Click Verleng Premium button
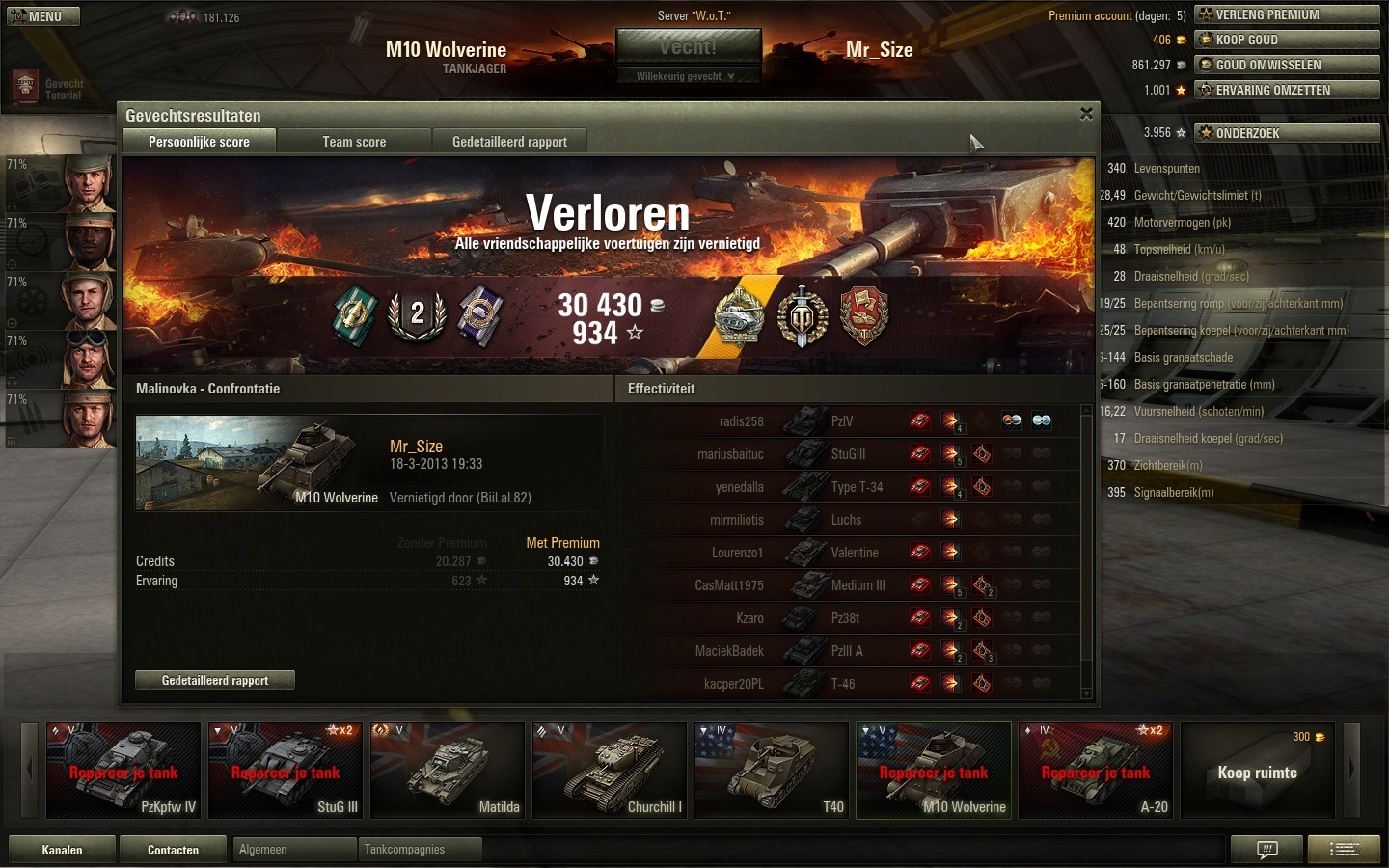This screenshot has height=868, width=1389. (x=1287, y=14)
